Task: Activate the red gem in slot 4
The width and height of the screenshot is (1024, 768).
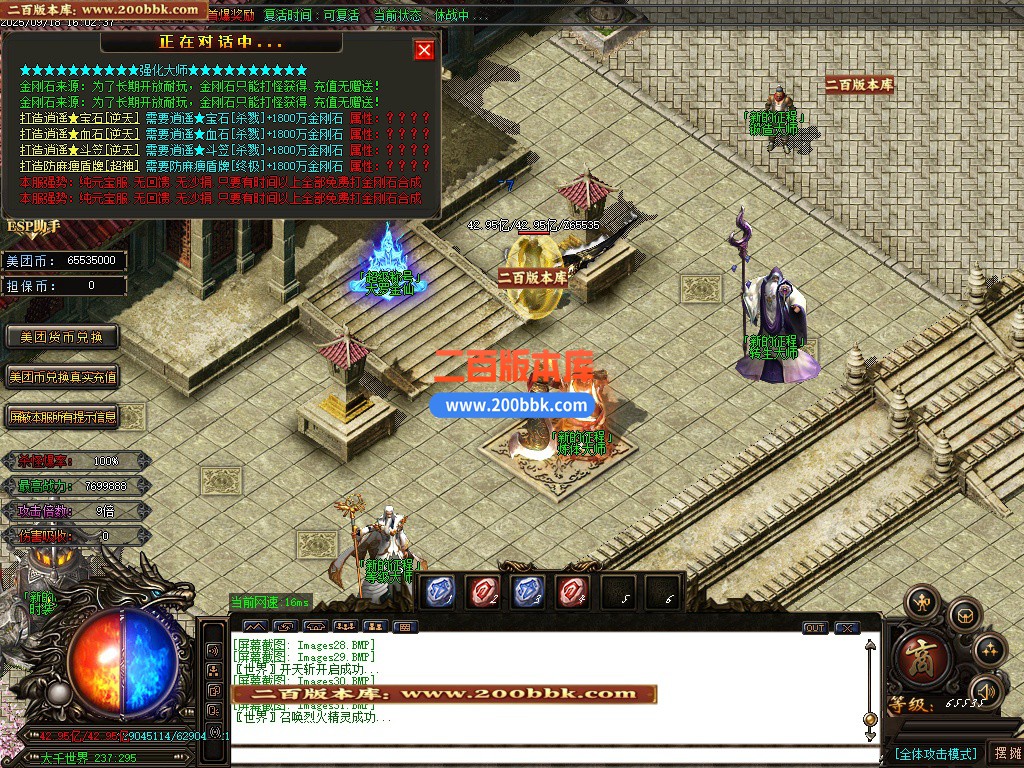Action: click(573, 592)
